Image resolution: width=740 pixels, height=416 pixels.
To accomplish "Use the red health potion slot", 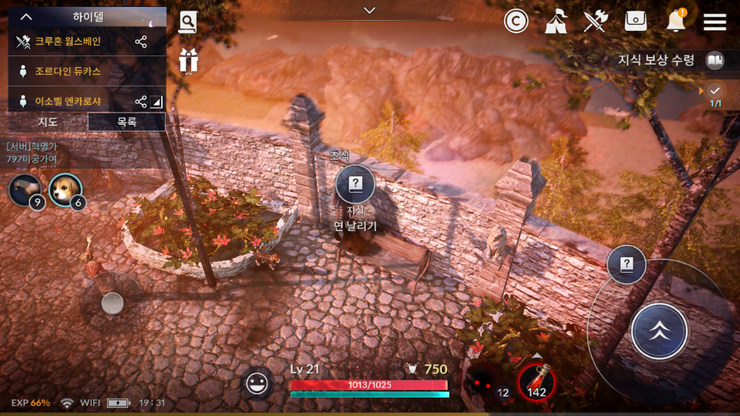I will [x=536, y=381].
